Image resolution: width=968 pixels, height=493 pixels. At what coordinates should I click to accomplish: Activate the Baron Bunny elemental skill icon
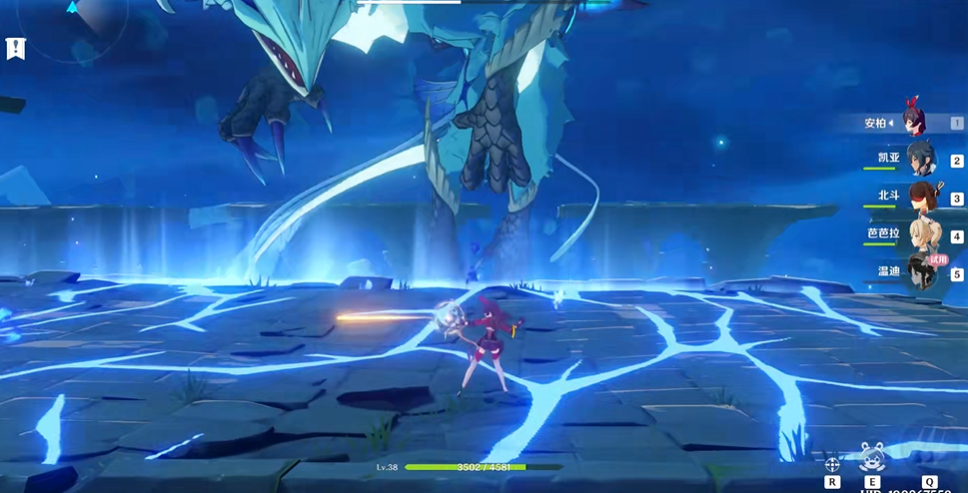click(x=872, y=459)
